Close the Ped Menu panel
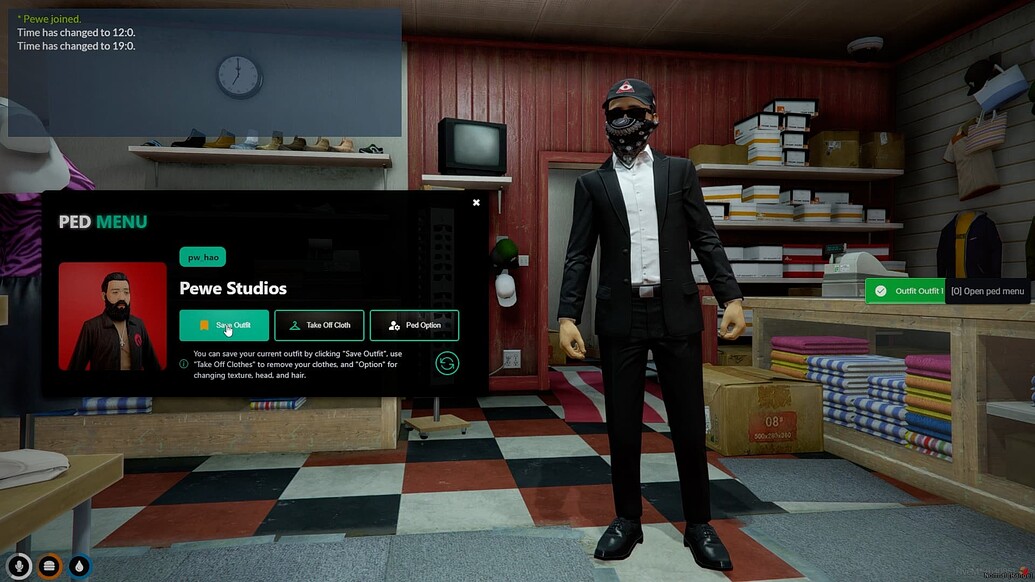1035x582 pixels. (x=476, y=203)
